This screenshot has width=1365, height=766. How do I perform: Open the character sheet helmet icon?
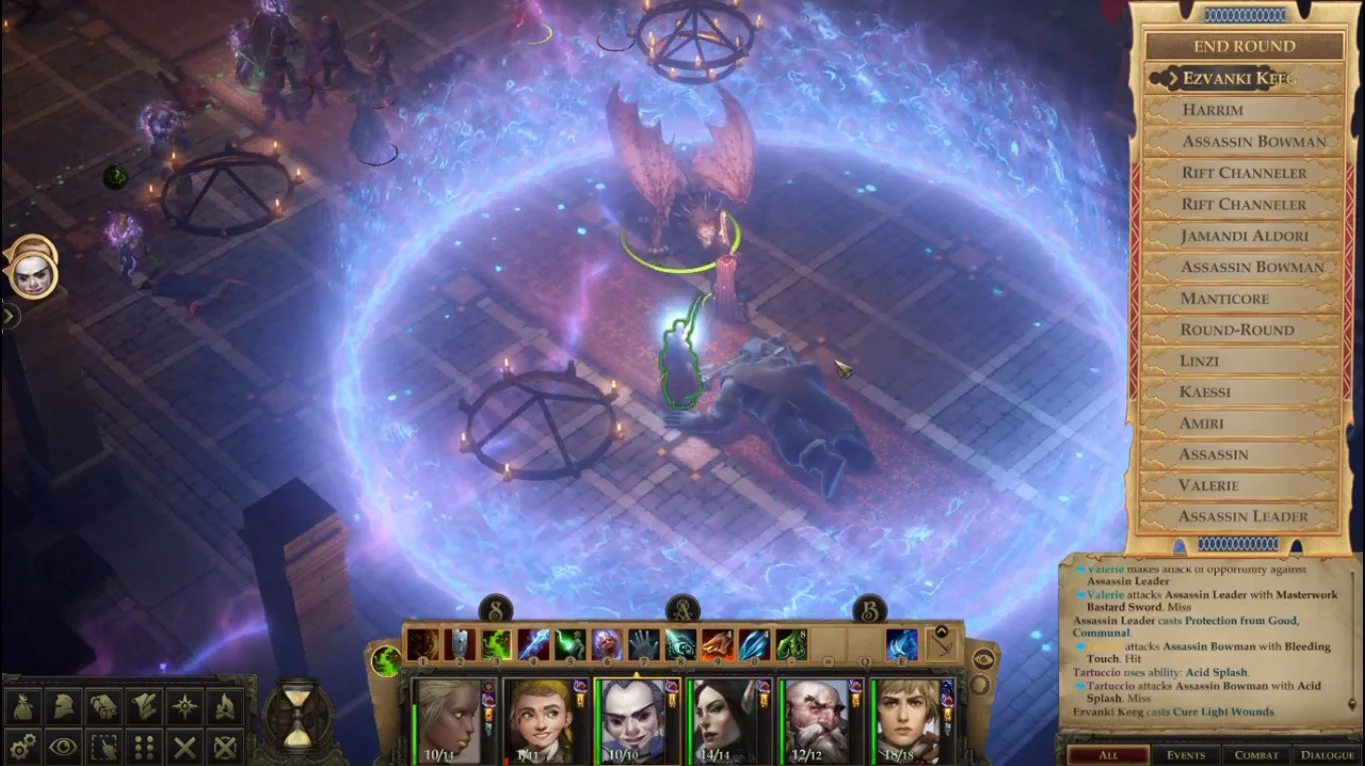point(63,707)
